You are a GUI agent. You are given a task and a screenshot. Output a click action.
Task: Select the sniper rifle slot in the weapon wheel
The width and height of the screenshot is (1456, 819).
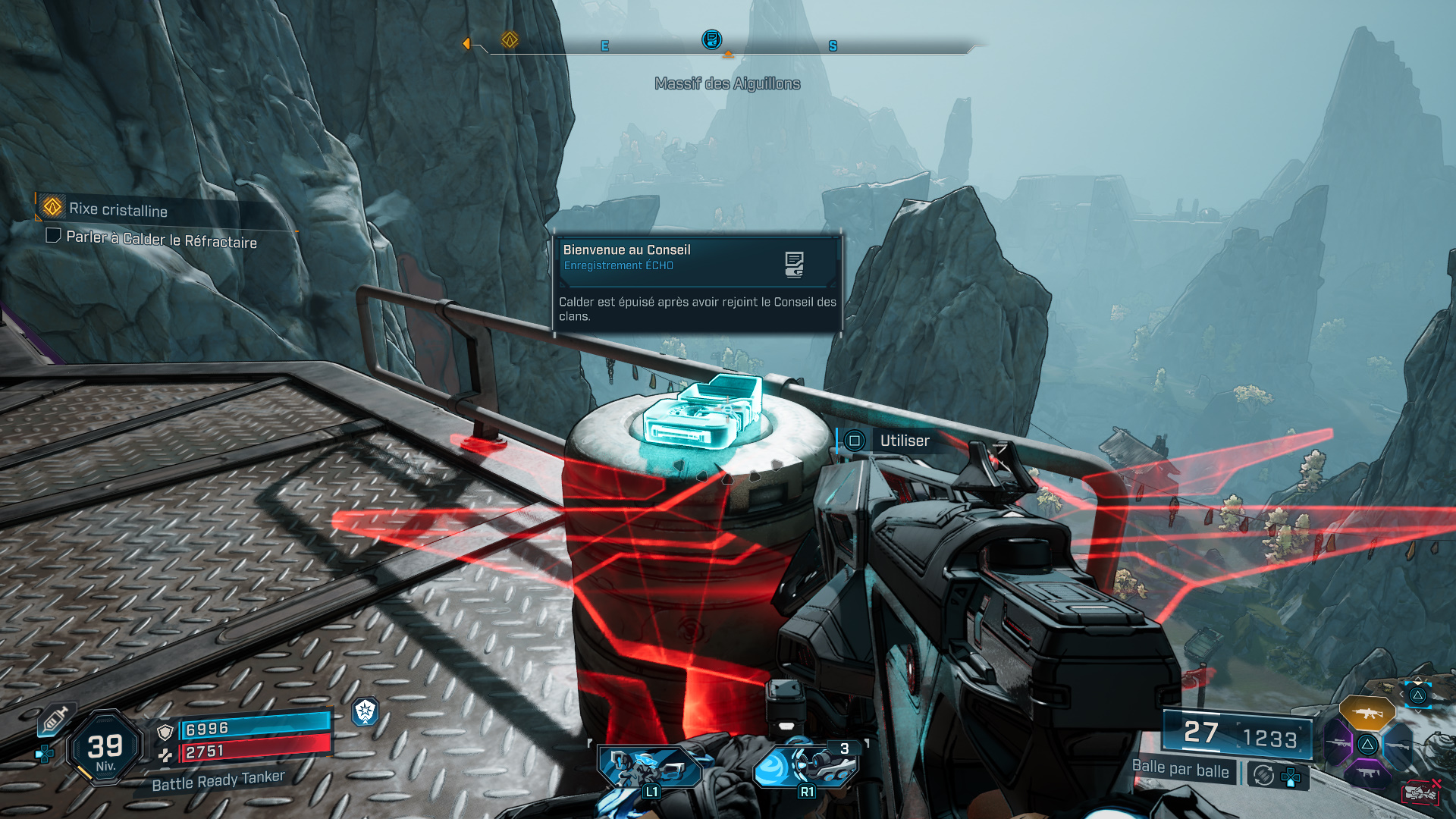[x=1339, y=744]
